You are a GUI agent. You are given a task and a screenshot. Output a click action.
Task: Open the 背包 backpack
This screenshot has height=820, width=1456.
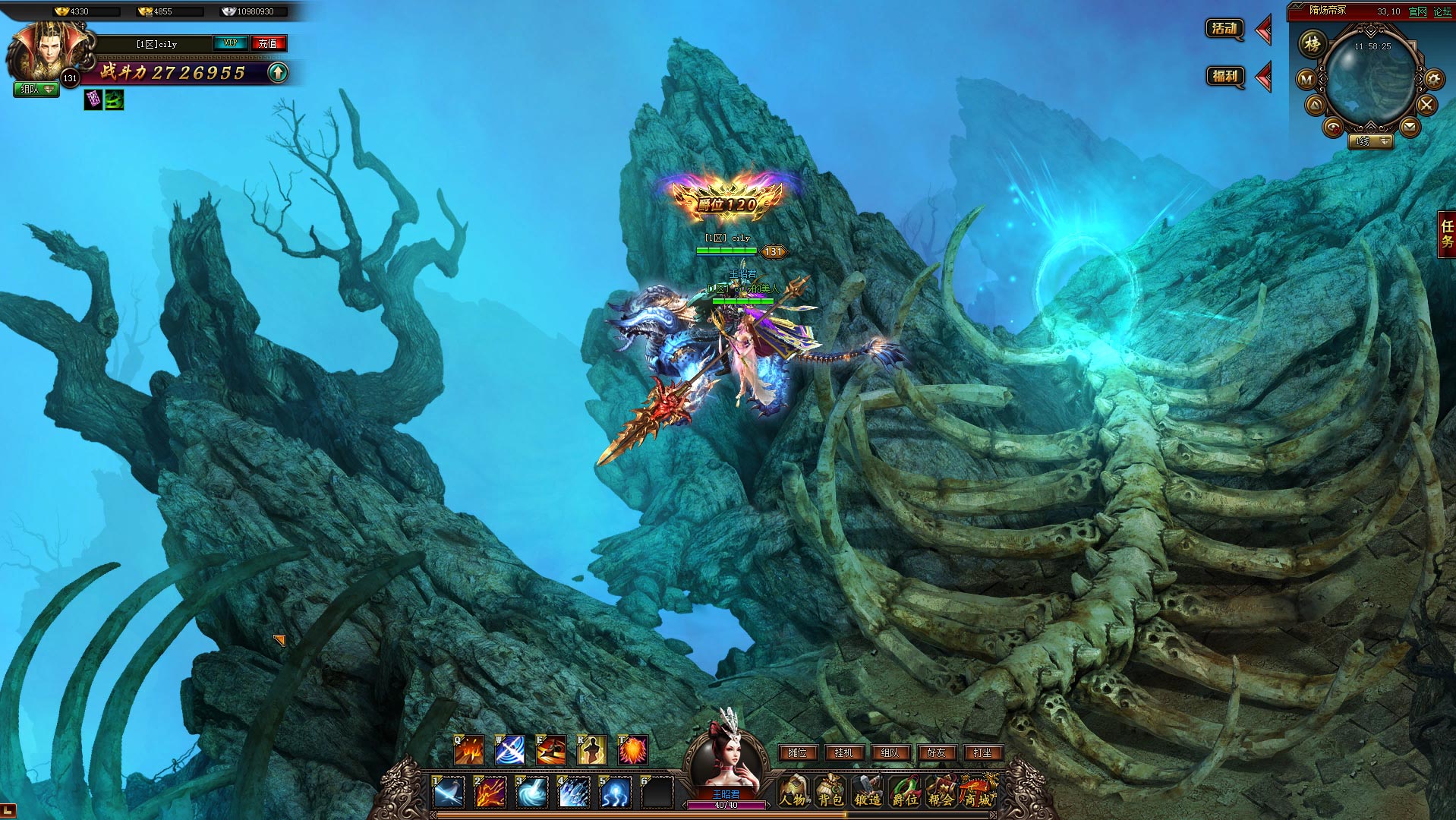click(x=830, y=792)
